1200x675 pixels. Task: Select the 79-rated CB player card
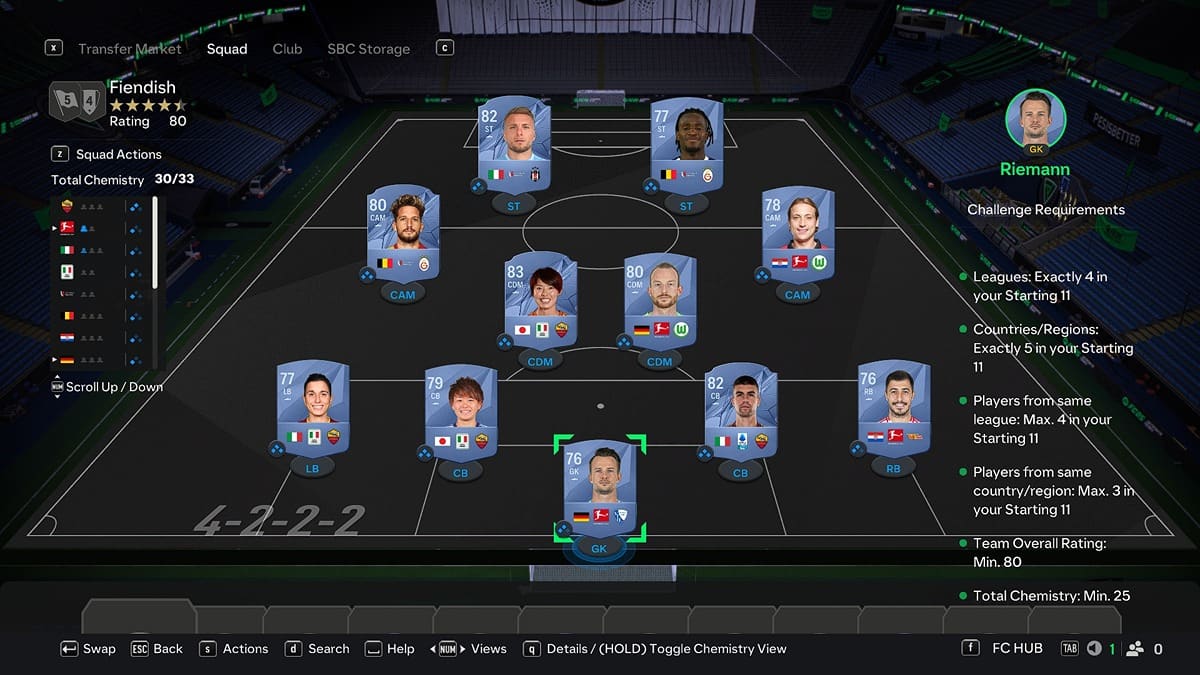tap(460, 411)
